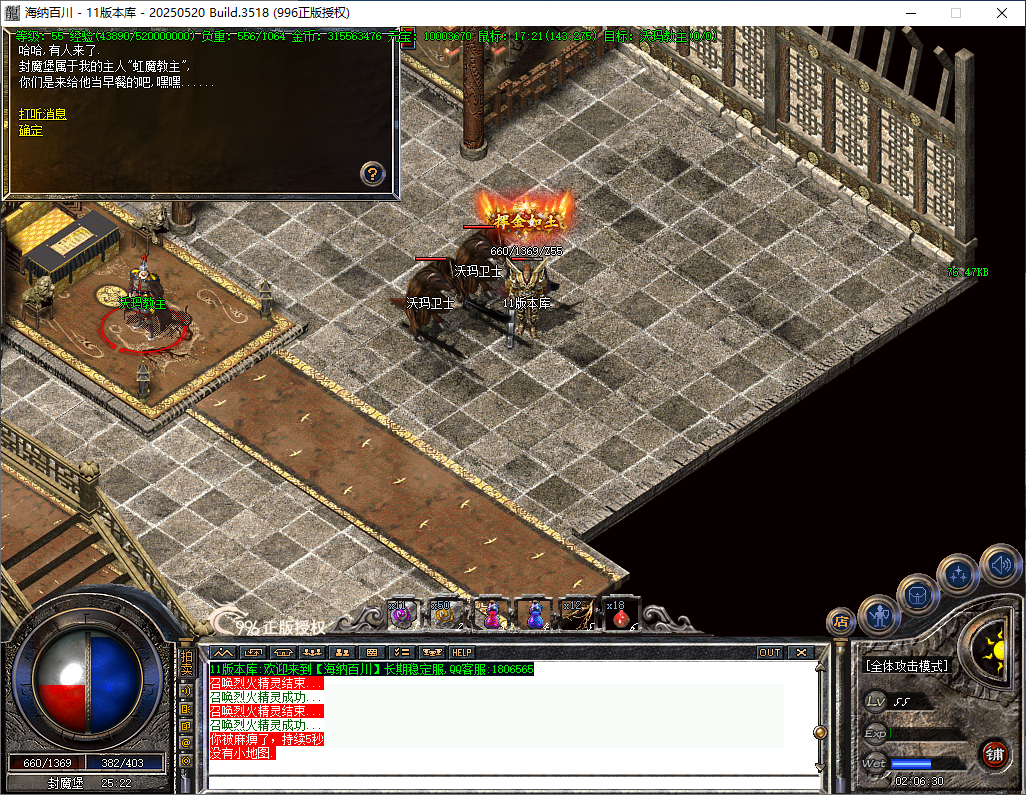
Task: Confirm the dialogue with 确定
Action: [x=31, y=131]
